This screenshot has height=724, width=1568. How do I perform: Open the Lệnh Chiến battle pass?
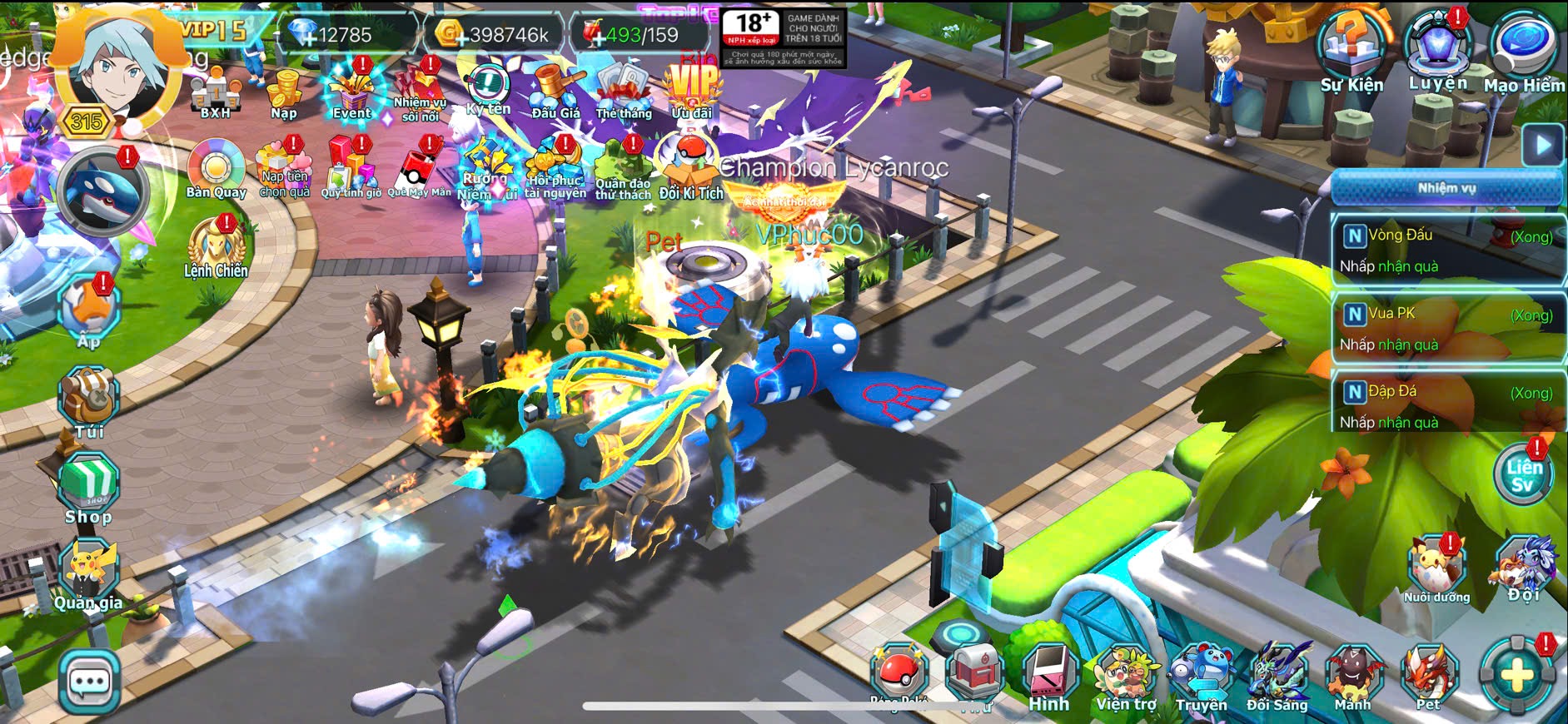click(x=216, y=246)
